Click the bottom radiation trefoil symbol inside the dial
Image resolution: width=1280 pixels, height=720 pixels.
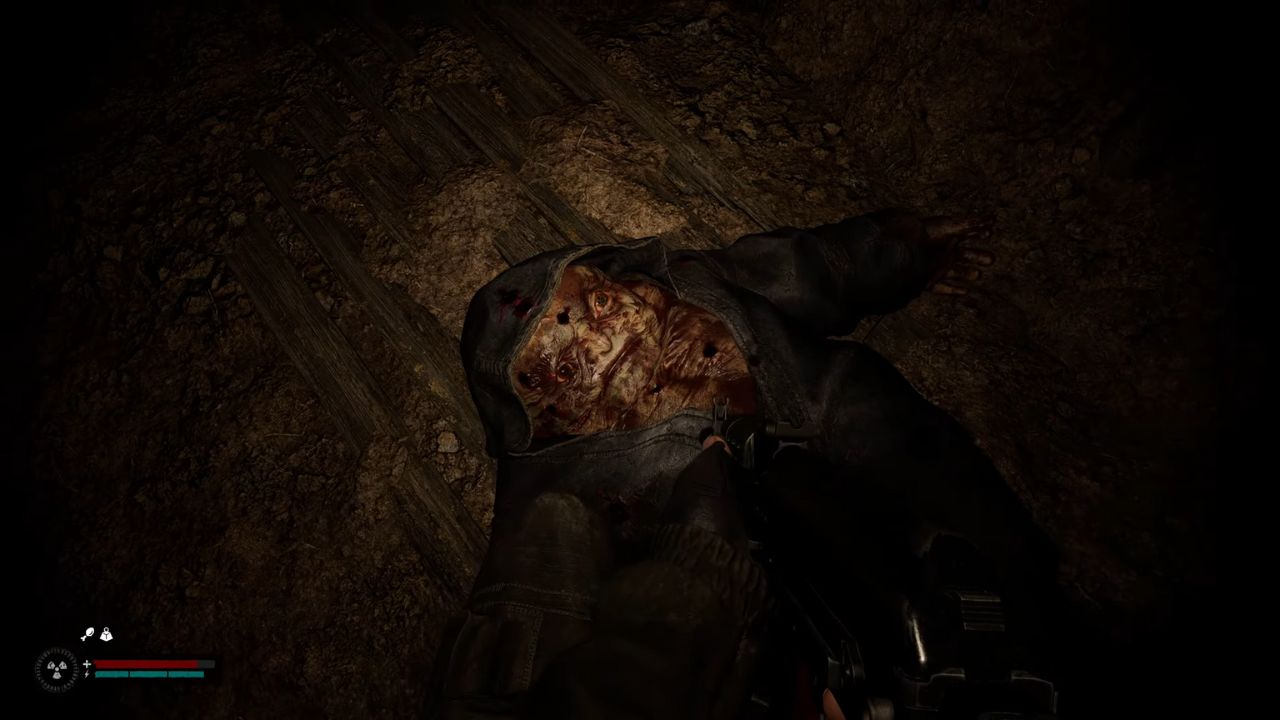click(x=56, y=676)
